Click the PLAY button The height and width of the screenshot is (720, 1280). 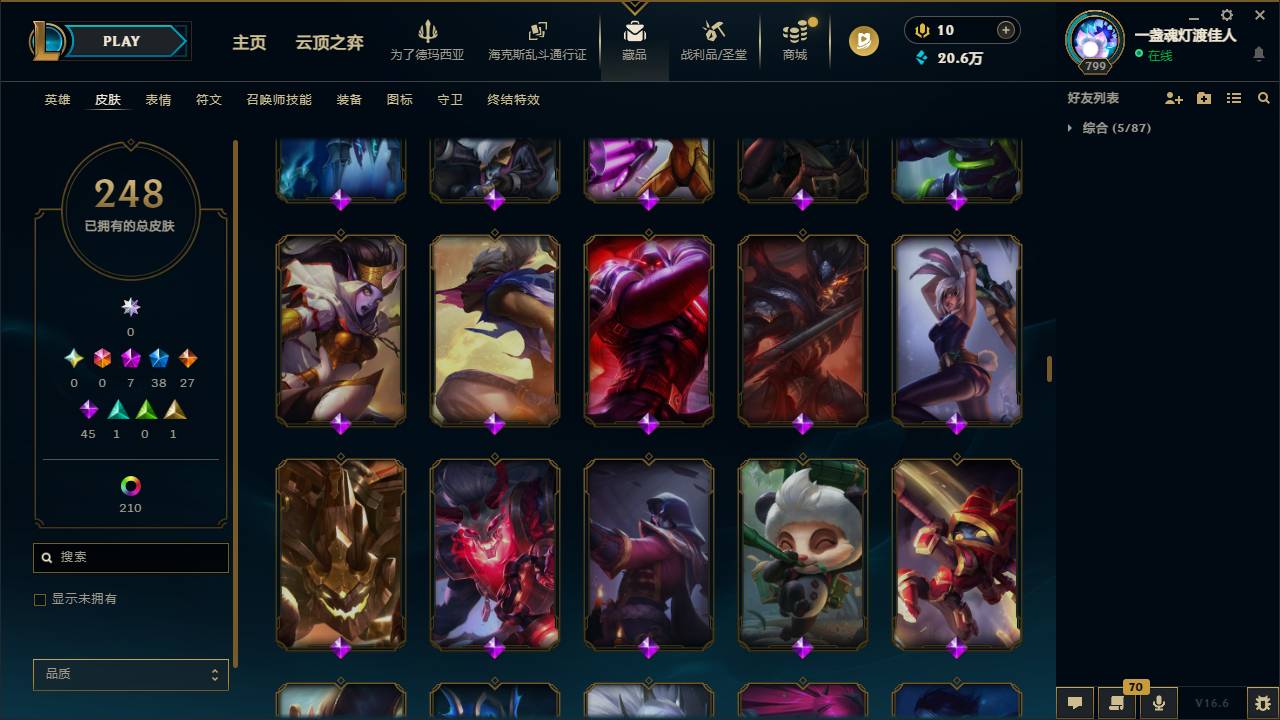point(121,41)
